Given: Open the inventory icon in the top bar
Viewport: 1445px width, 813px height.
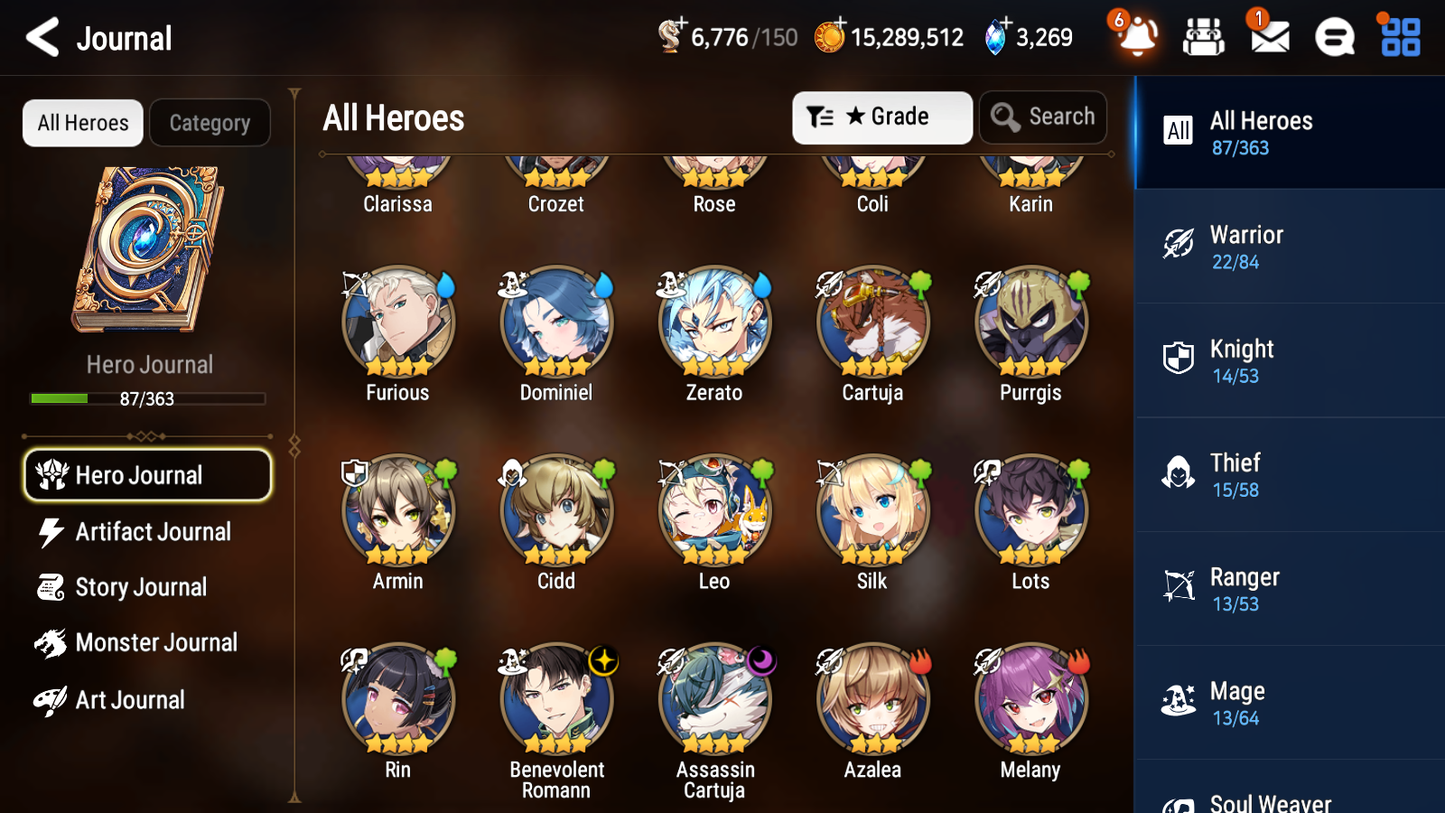Looking at the screenshot, I should coord(1203,36).
